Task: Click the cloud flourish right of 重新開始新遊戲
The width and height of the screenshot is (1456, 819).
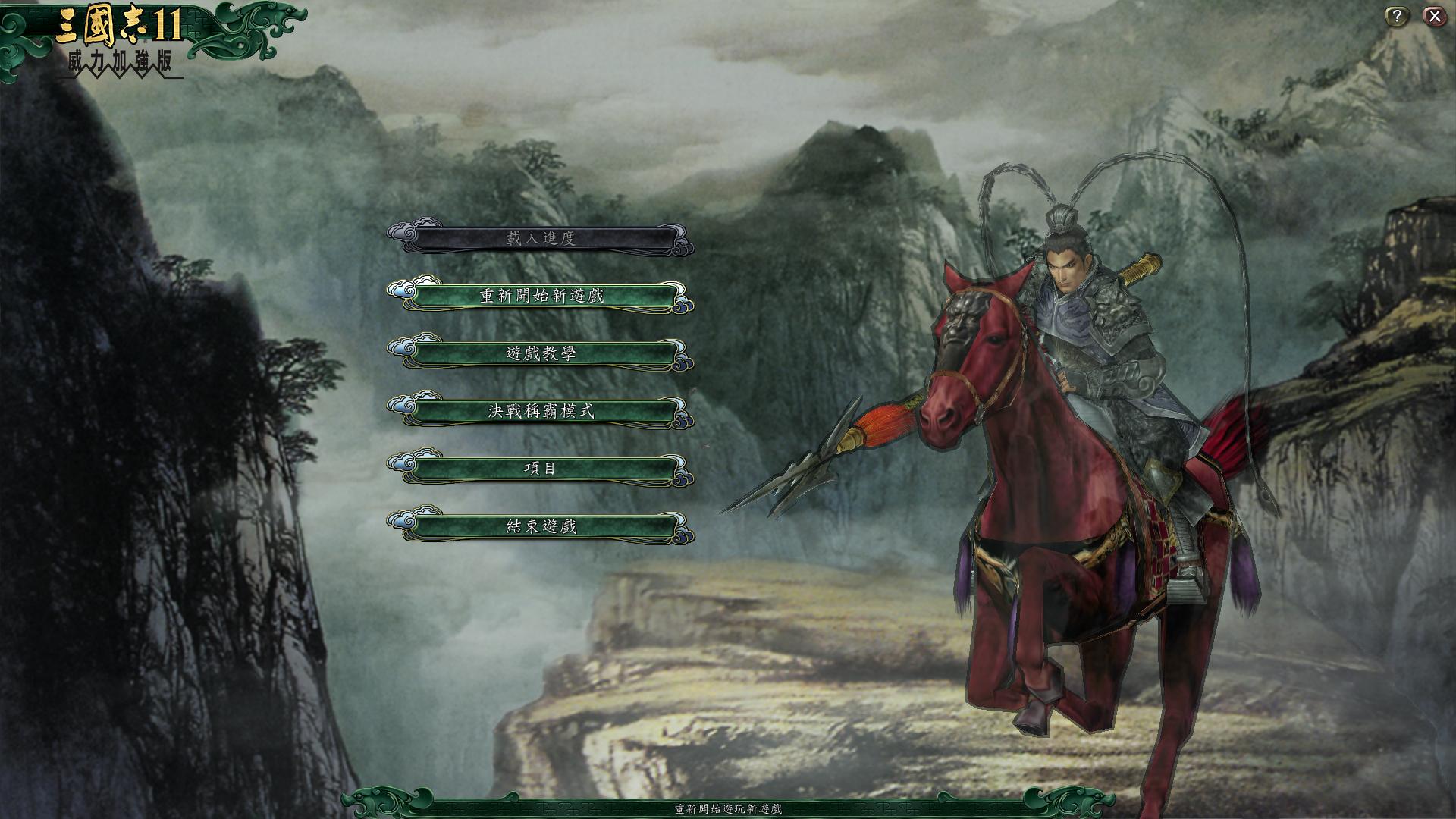Action: click(x=682, y=299)
